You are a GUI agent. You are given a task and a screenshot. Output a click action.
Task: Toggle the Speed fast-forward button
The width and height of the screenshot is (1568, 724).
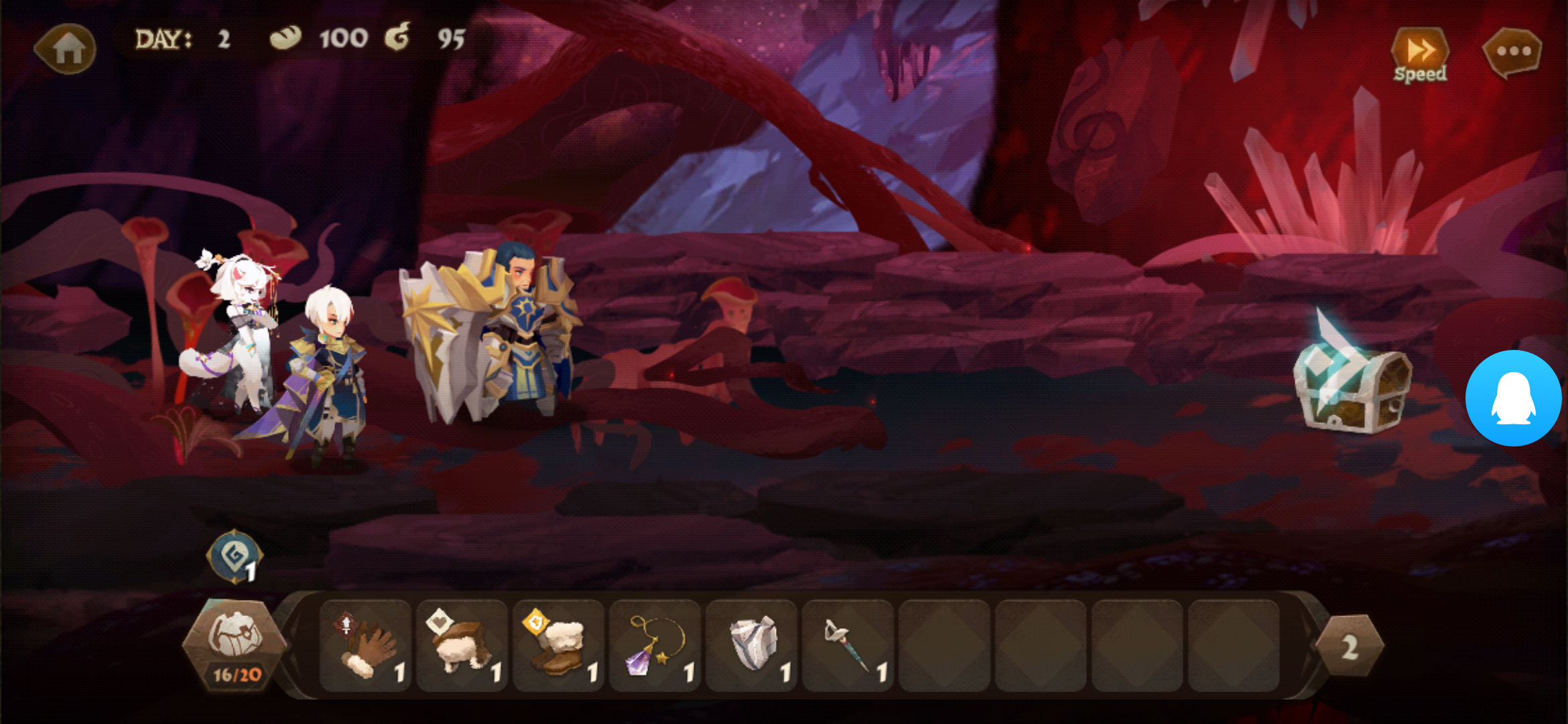(1419, 55)
